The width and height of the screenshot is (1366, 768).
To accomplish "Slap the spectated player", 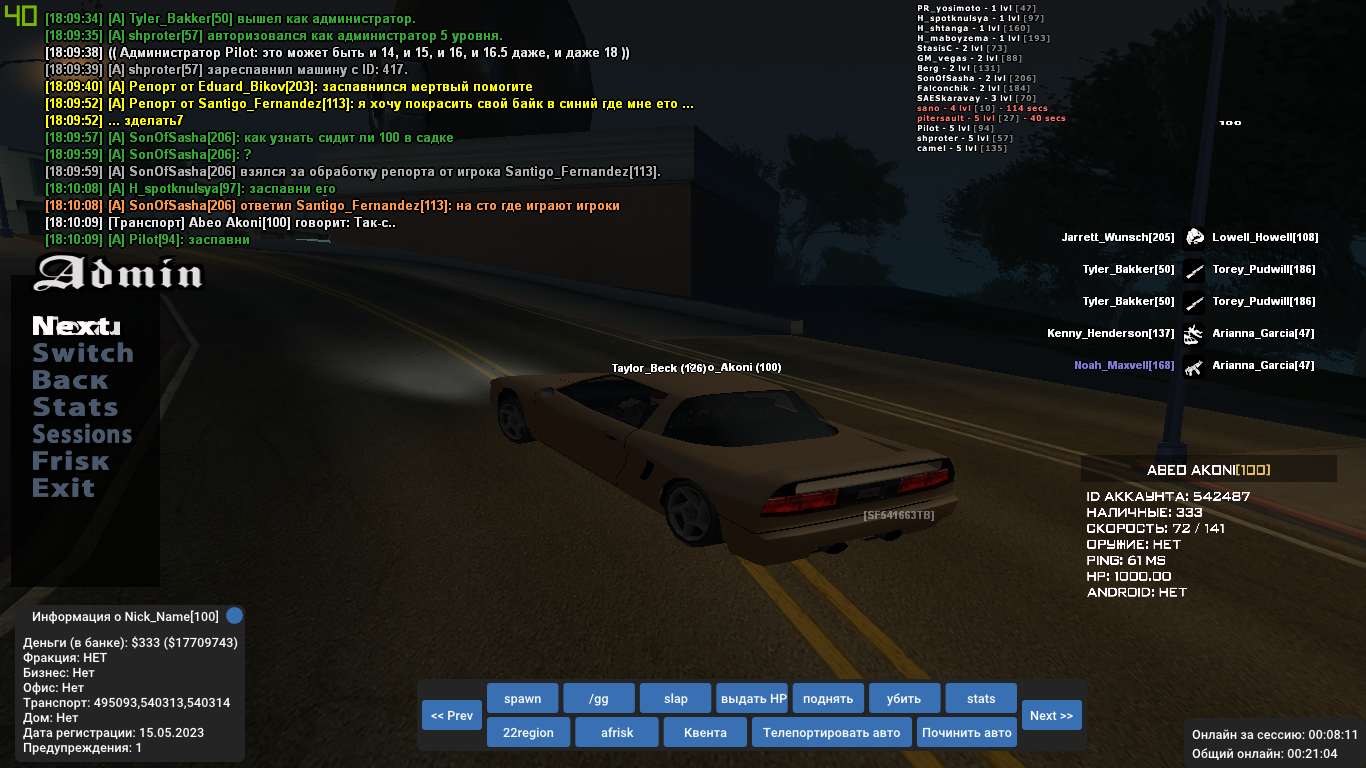I will pos(675,699).
